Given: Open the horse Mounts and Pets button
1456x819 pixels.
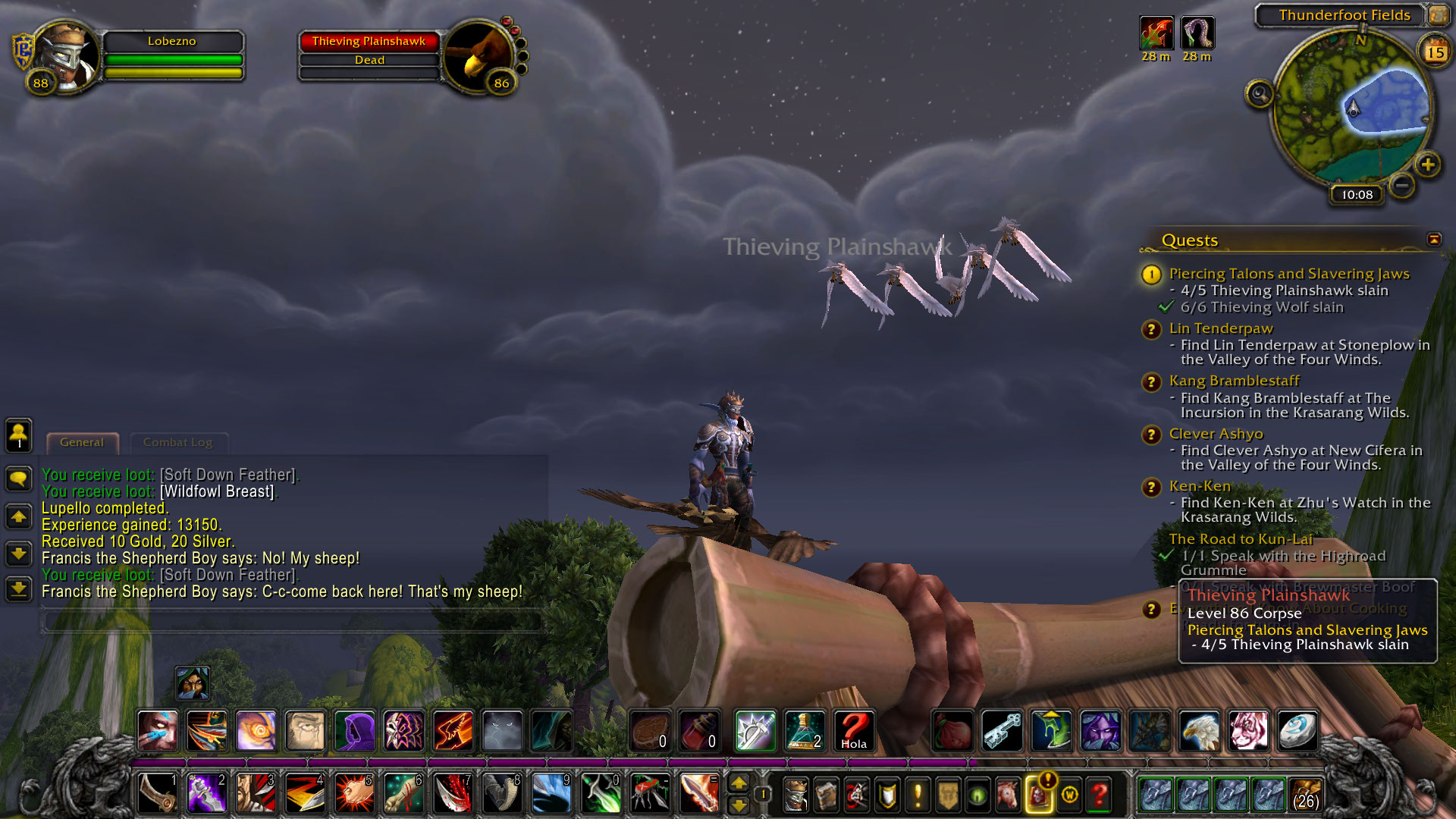Looking at the screenshot, I should click(x=1008, y=795).
